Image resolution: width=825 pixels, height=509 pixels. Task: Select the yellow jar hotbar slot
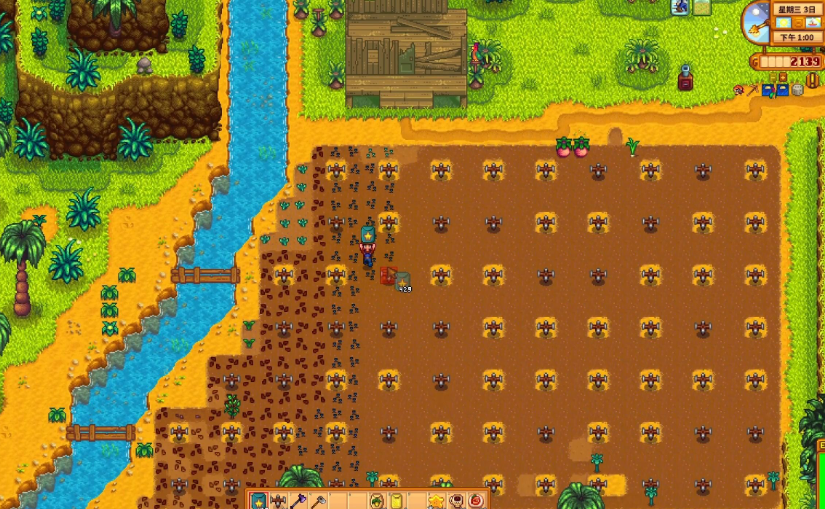(396, 500)
